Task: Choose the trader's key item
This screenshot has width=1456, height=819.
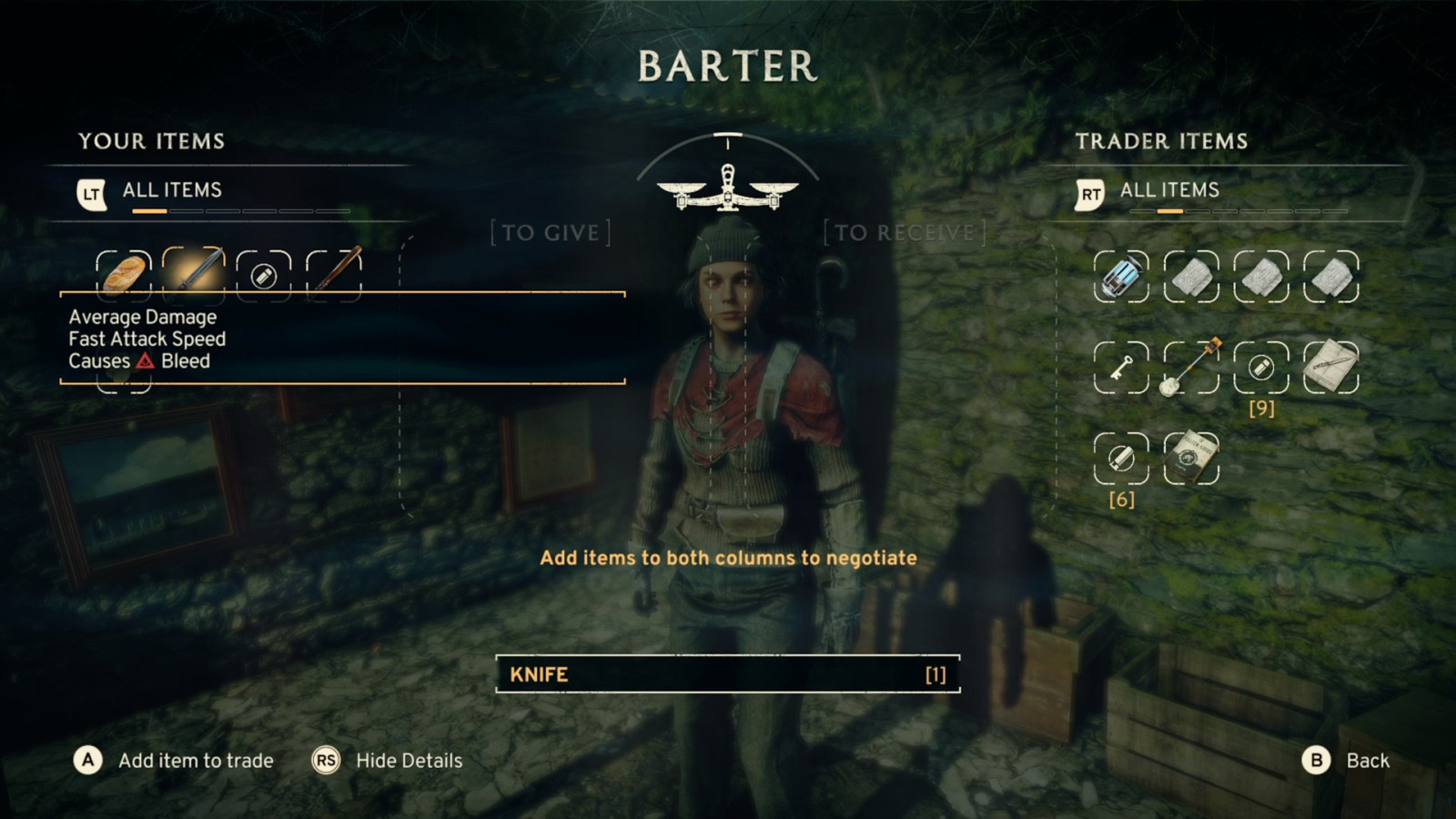Action: [1121, 368]
